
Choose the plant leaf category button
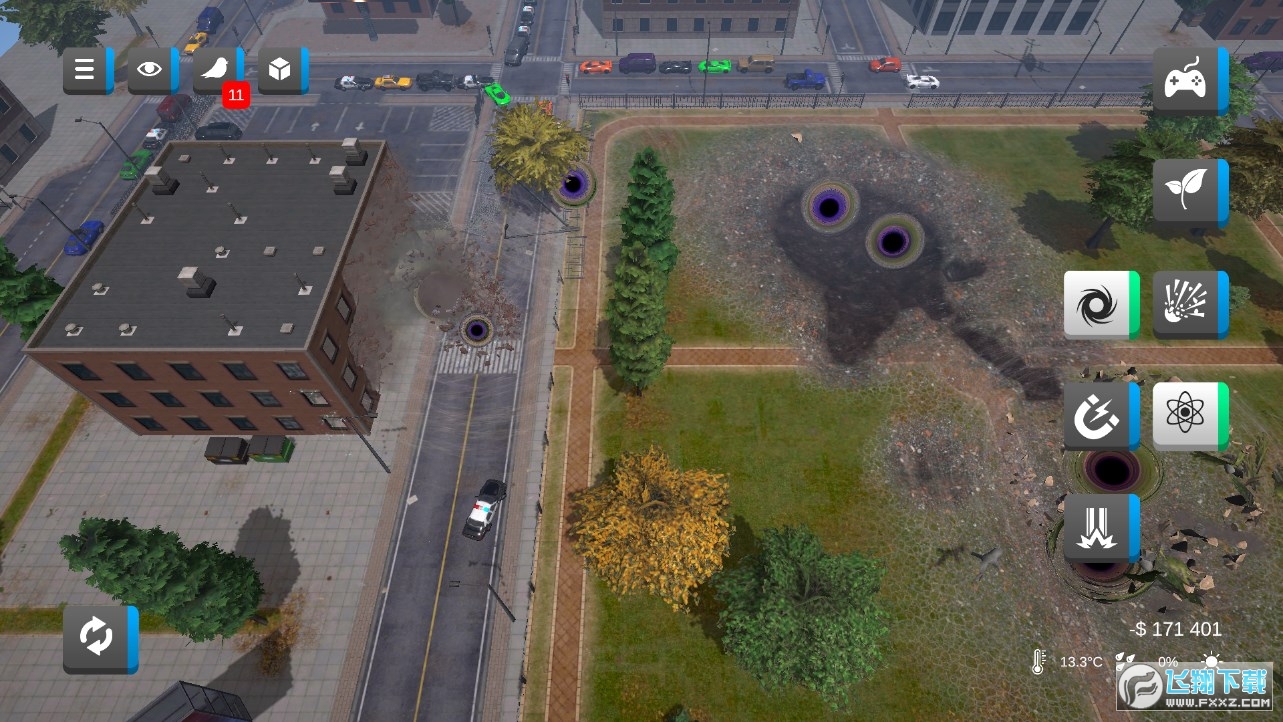click(1188, 191)
